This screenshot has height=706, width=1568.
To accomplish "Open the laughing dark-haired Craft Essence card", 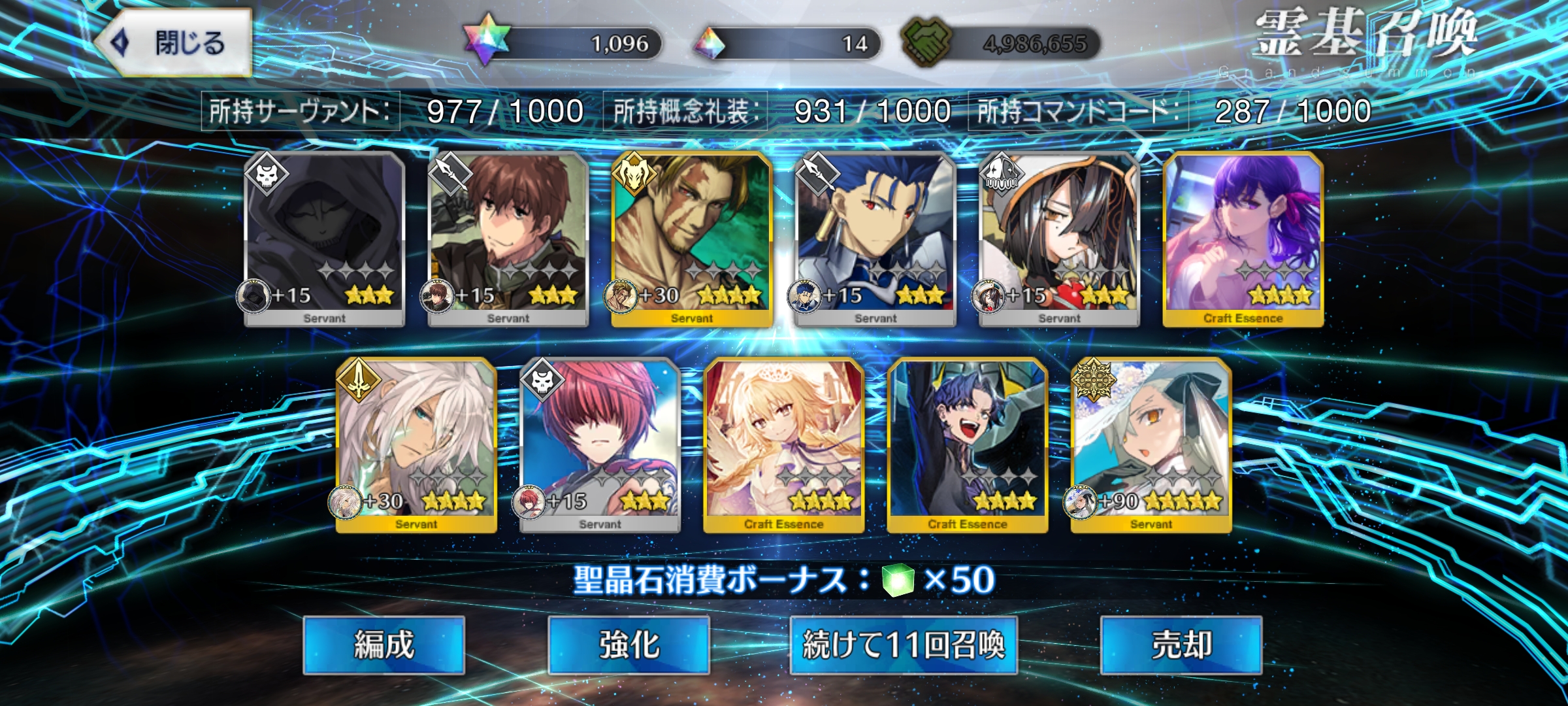I will click(967, 445).
